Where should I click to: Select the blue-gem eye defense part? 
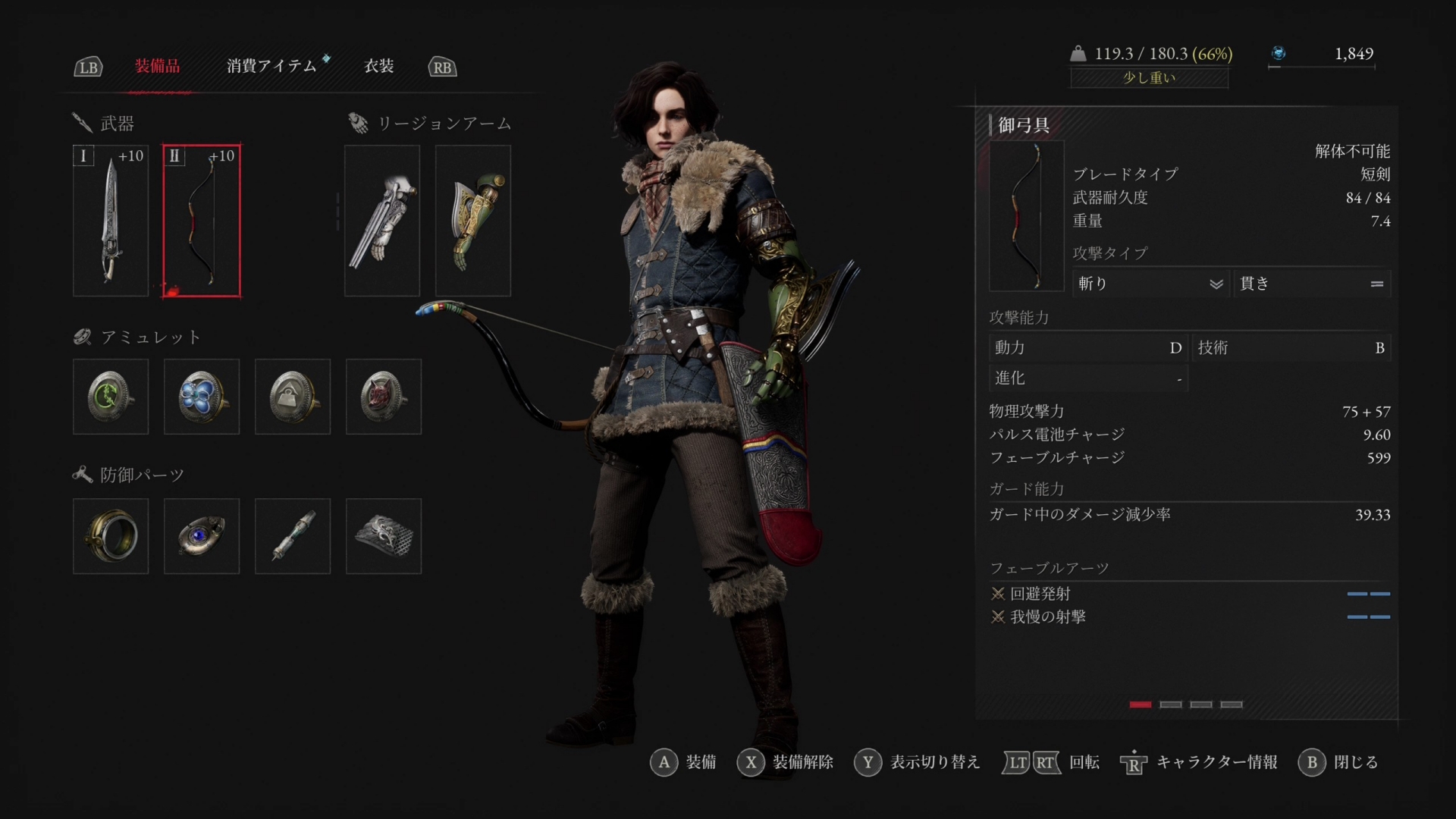click(201, 535)
